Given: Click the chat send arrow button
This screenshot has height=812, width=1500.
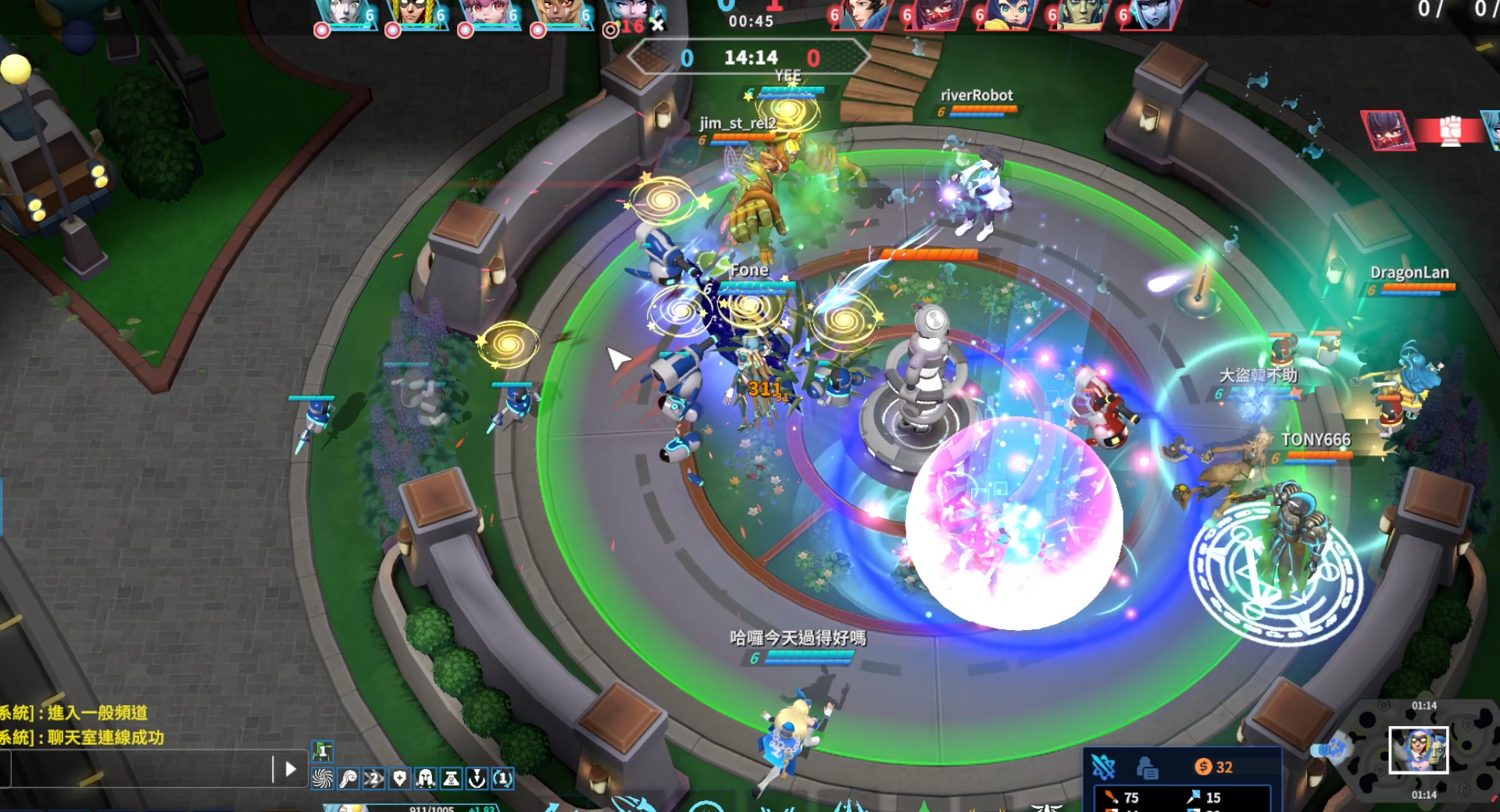Looking at the screenshot, I should pos(291,769).
